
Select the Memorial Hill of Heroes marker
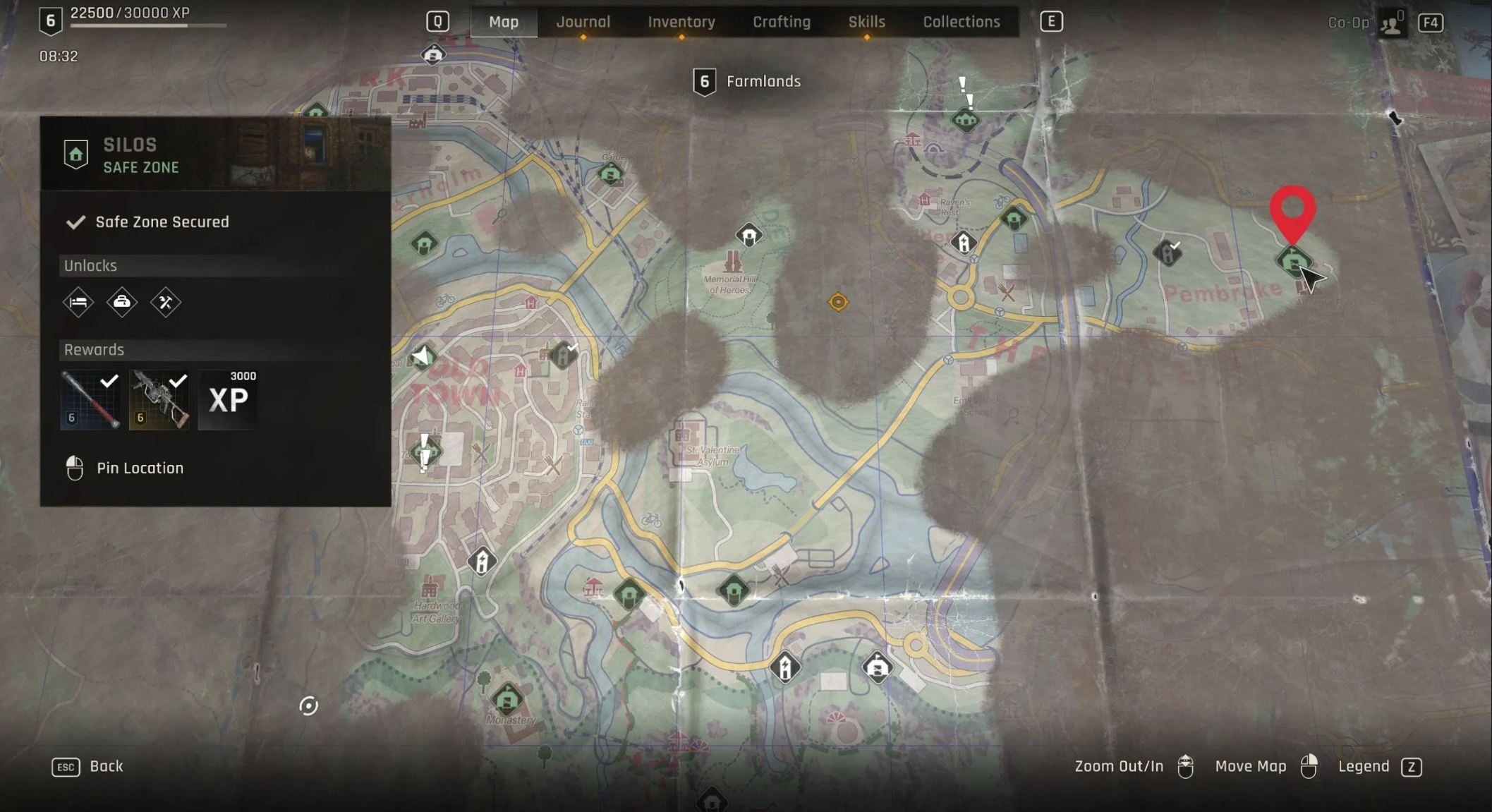pos(732,264)
